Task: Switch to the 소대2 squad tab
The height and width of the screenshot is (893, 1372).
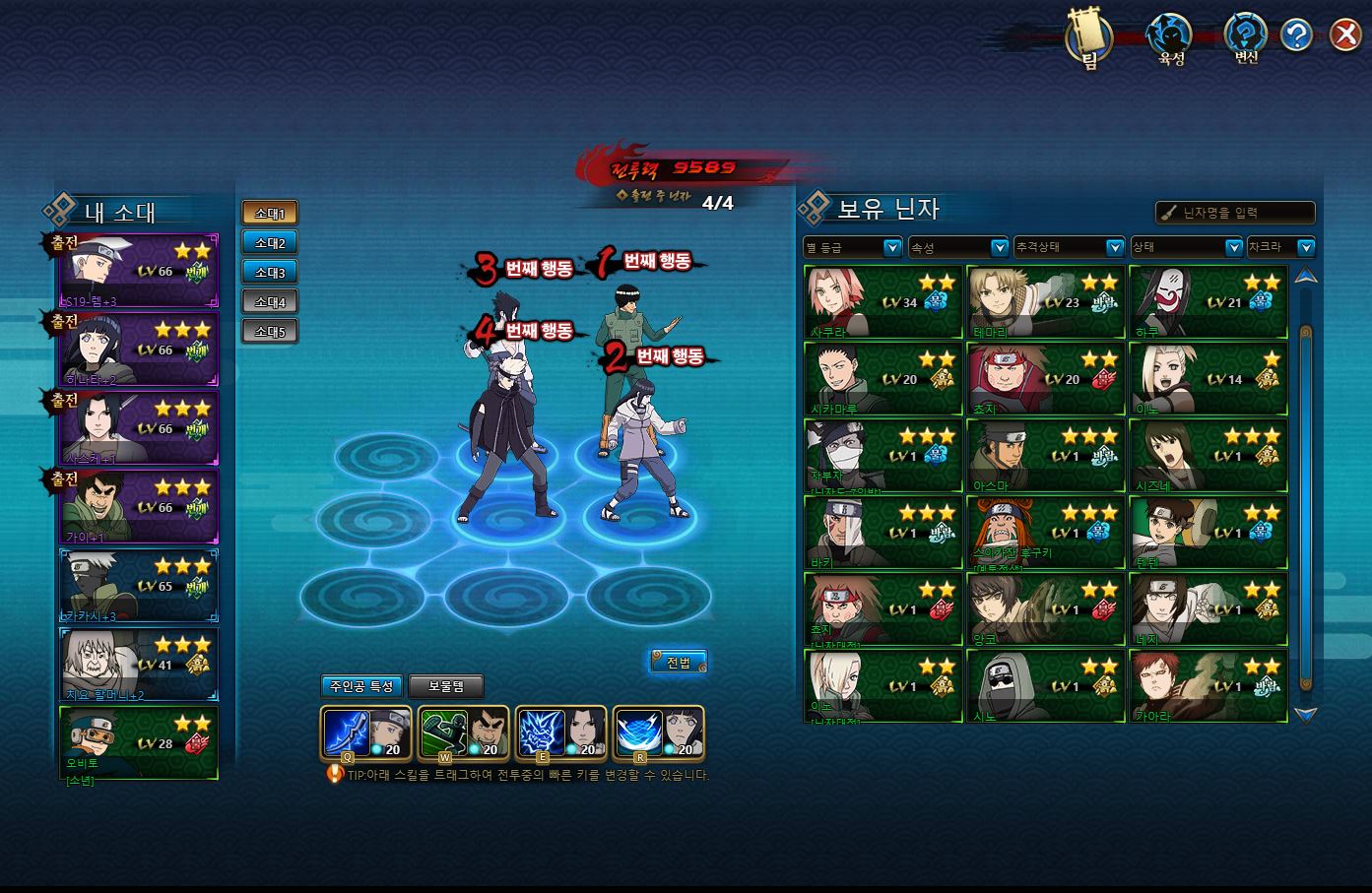Action: click(270, 243)
